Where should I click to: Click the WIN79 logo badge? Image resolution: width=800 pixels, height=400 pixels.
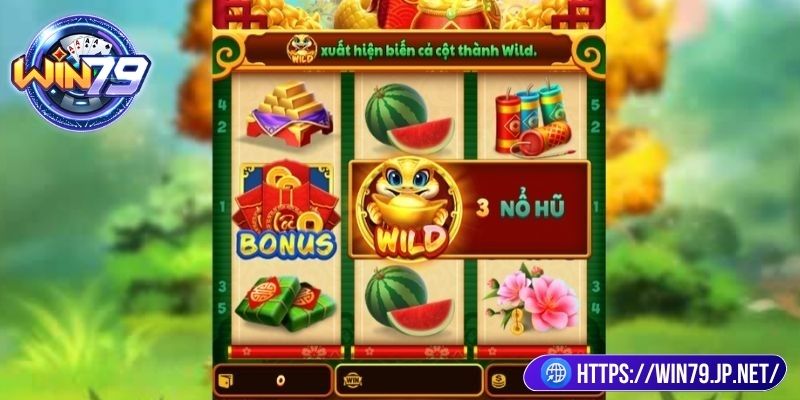pyautogui.click(x=82, y=75)
